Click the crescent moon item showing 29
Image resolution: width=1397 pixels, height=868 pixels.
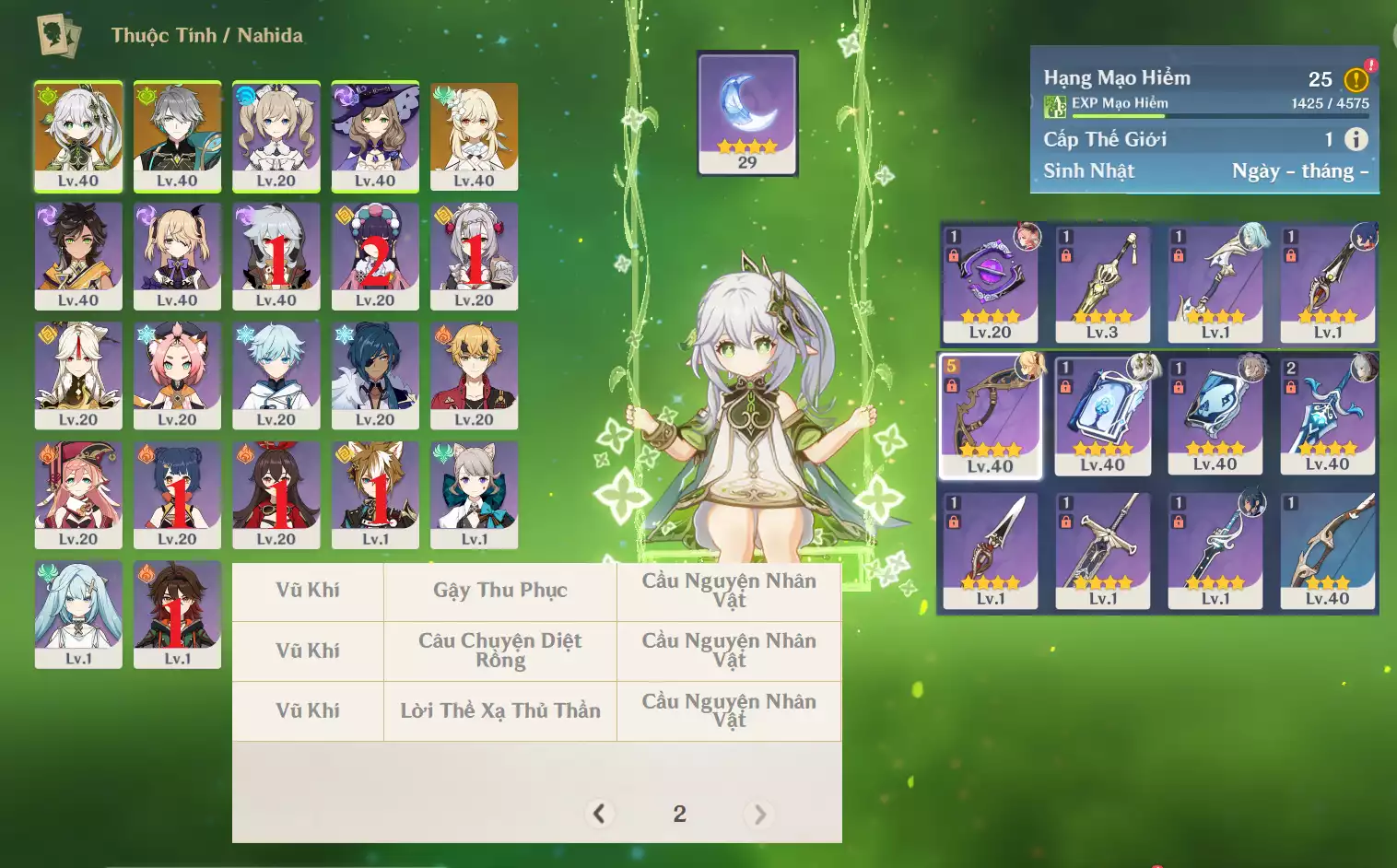click(747, 112)
